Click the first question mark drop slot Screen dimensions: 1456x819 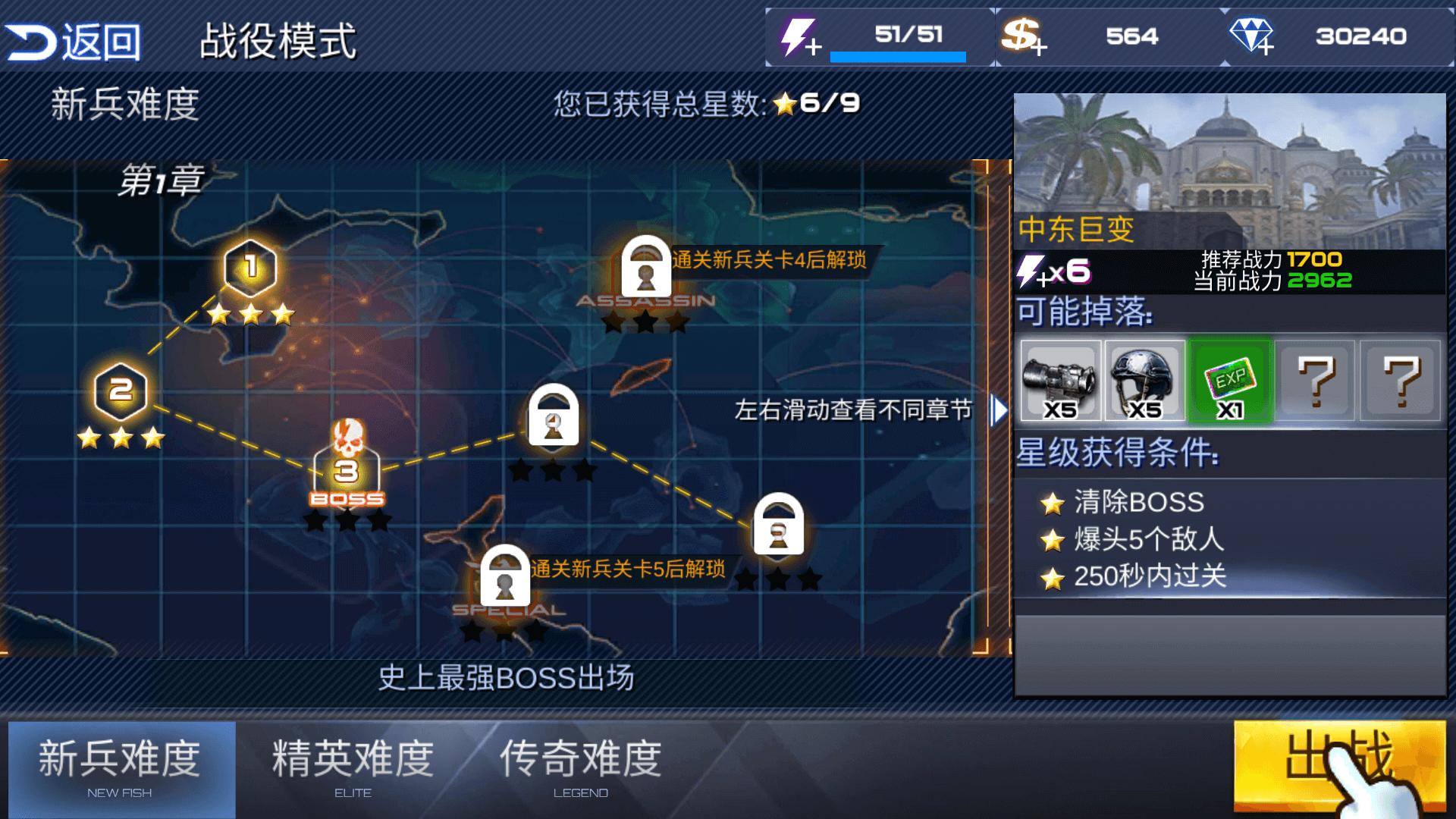1316,379
